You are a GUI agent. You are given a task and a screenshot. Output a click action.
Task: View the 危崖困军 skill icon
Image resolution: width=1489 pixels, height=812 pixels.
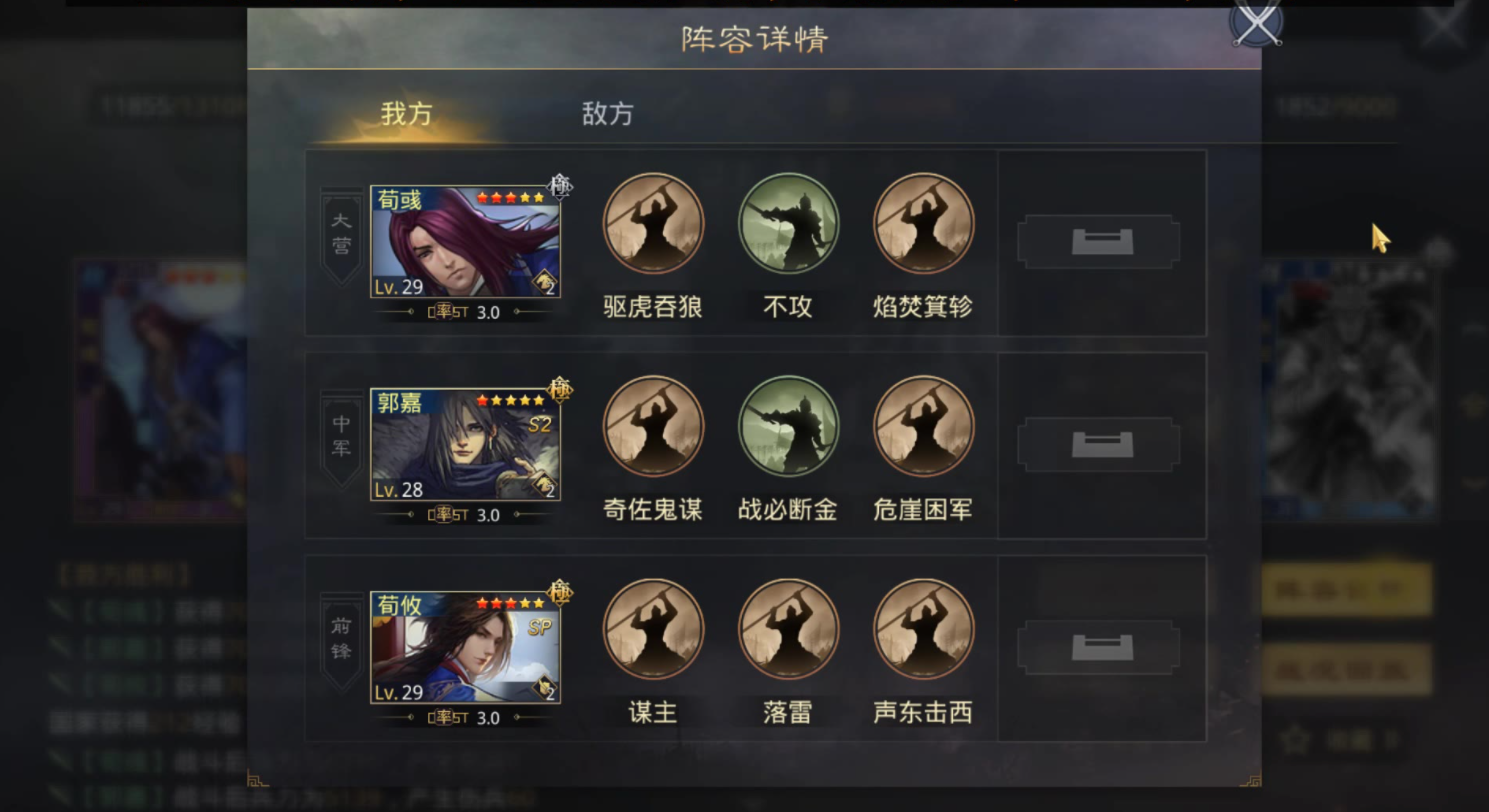[x=922, y=425]
